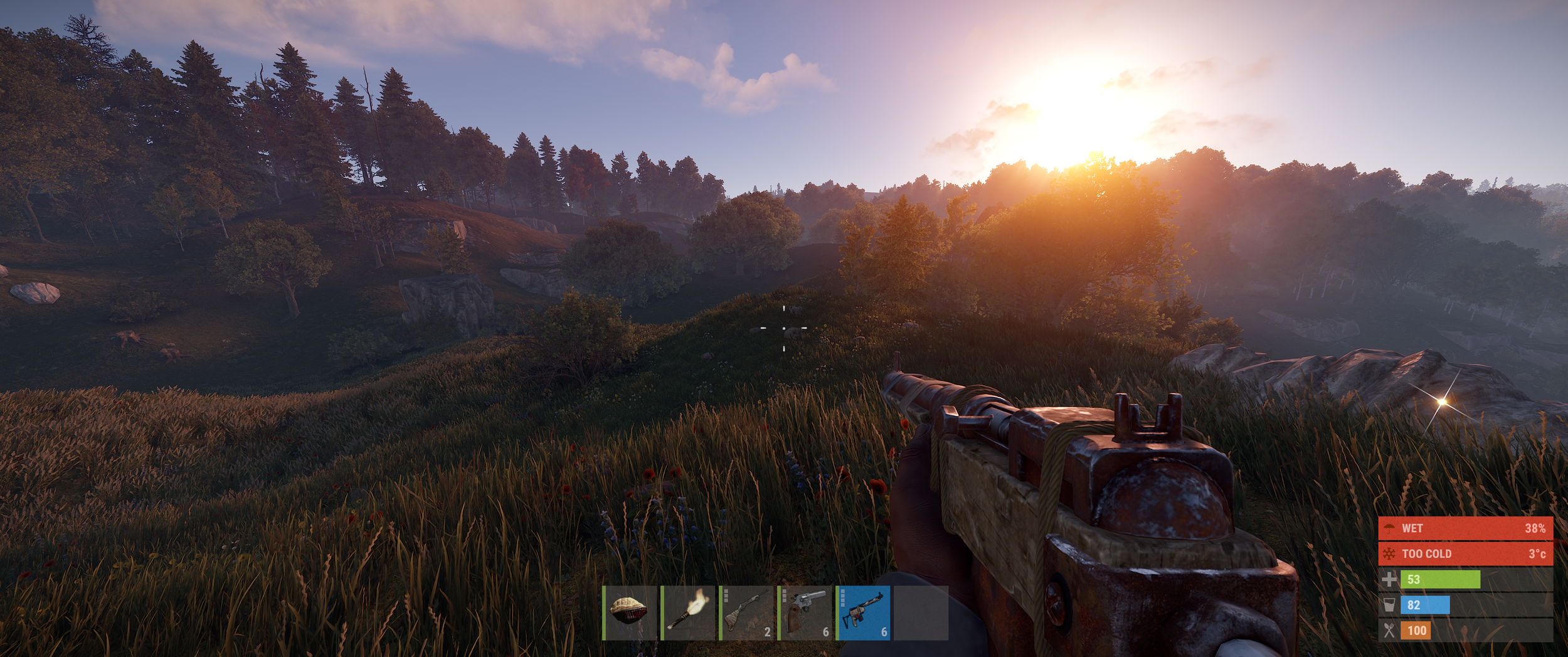1568x657 pixels.
Task: Equip the burning torch from hotbar
Action: [688, 612]
